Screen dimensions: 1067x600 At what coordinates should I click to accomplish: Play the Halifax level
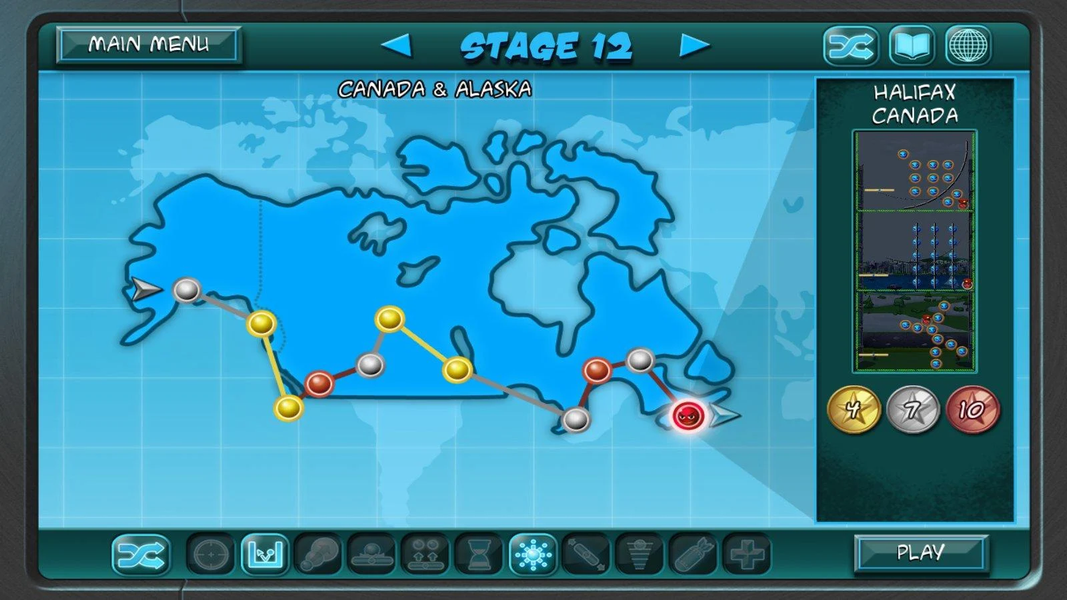click(x=920, y=553)
